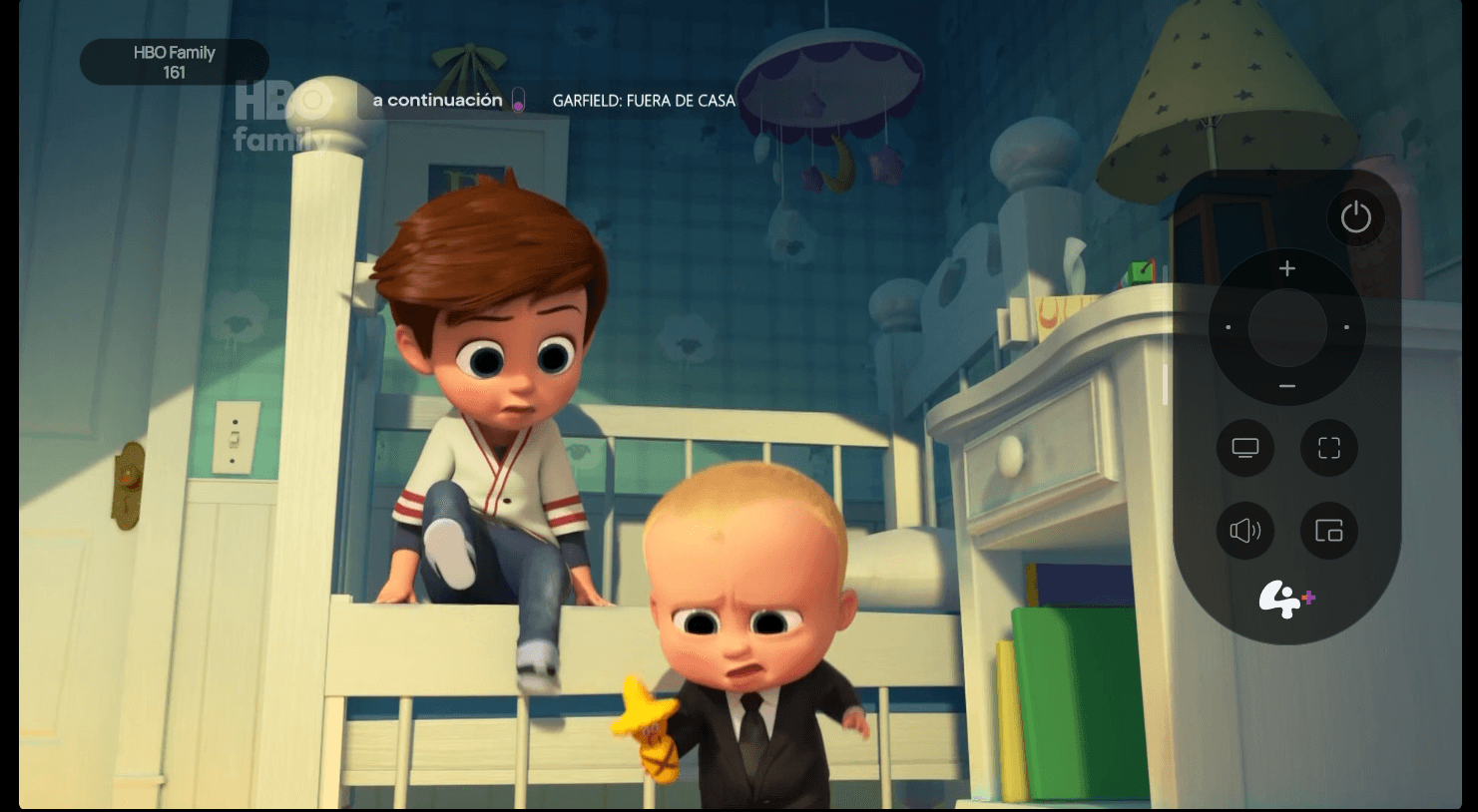Activate the picture-in-picture icon button
This screenshot has width=1478, height=812.
[x=1329, y=531]
